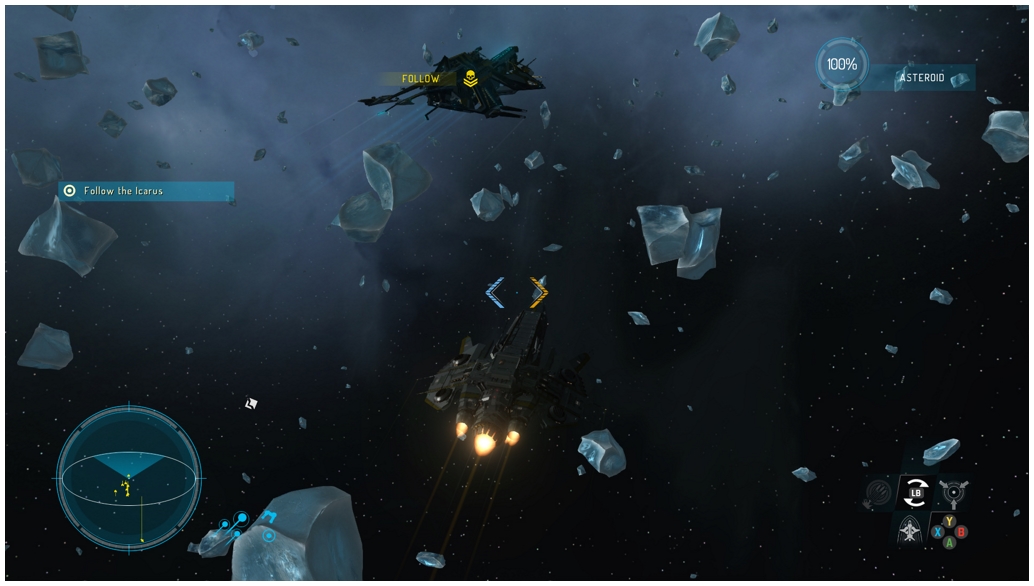Open the Asteroid target info panel

pos(920,78)
